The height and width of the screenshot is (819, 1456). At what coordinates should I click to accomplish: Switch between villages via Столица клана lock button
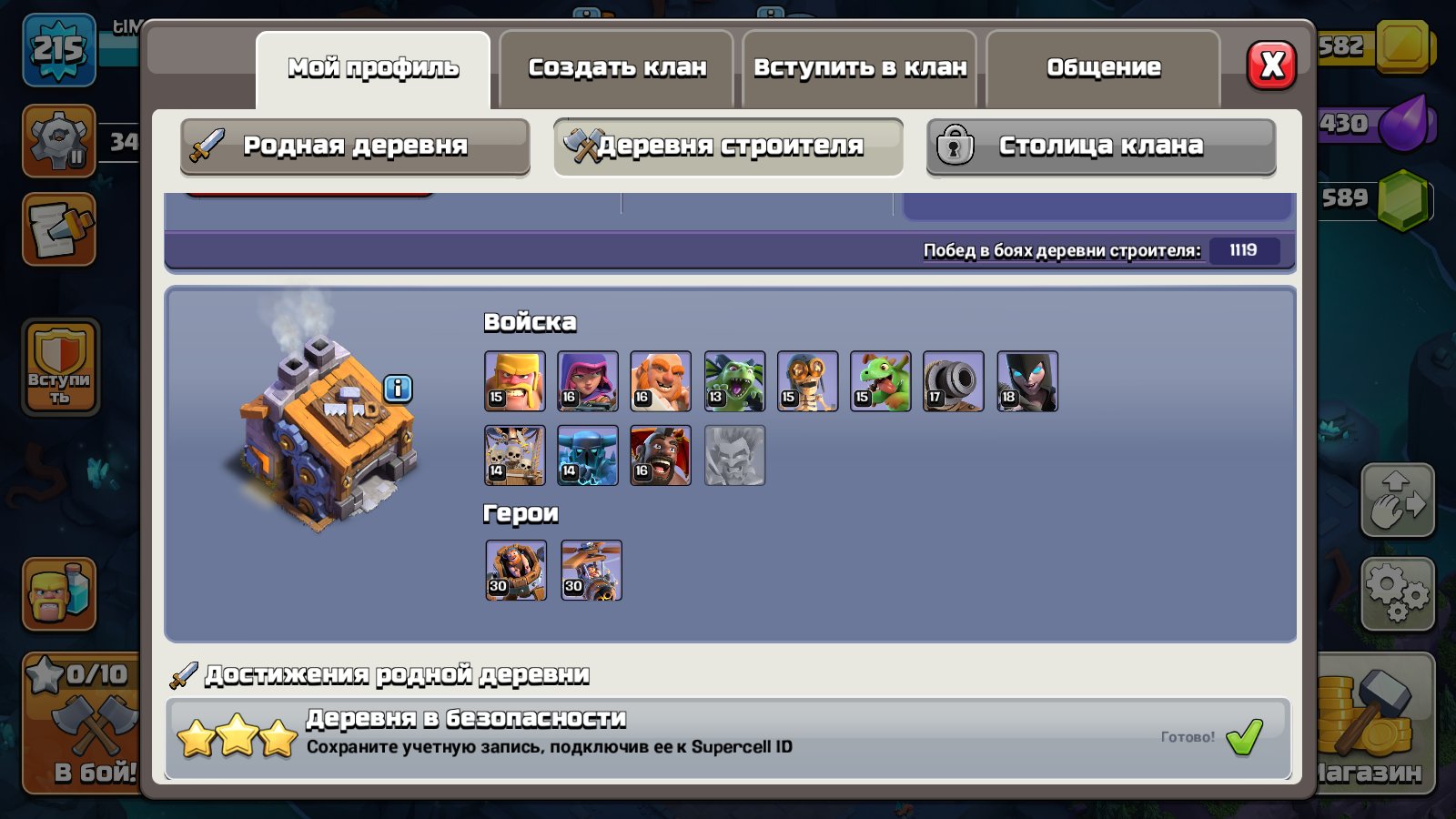1099,146
